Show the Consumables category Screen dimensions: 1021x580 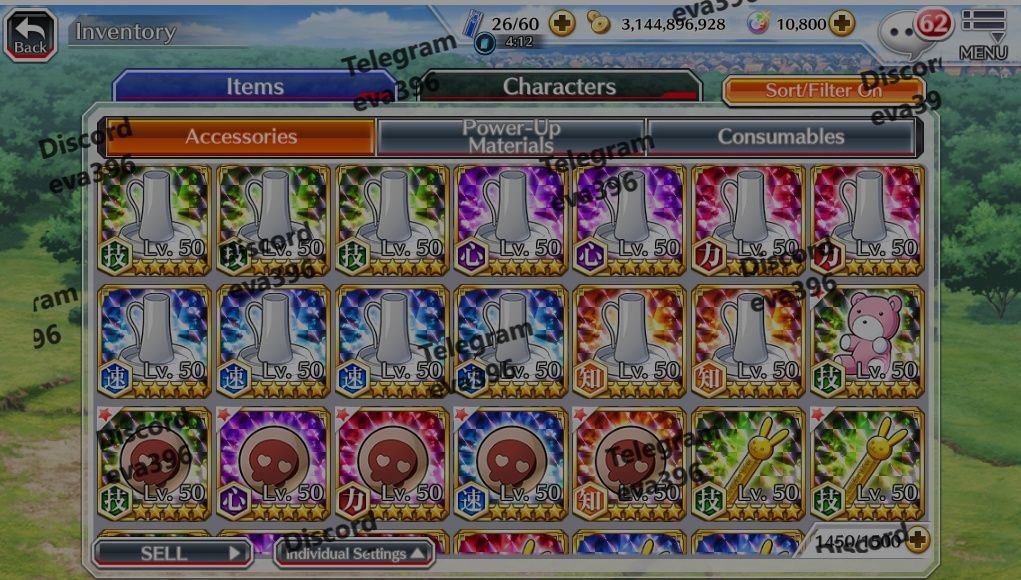781,137
